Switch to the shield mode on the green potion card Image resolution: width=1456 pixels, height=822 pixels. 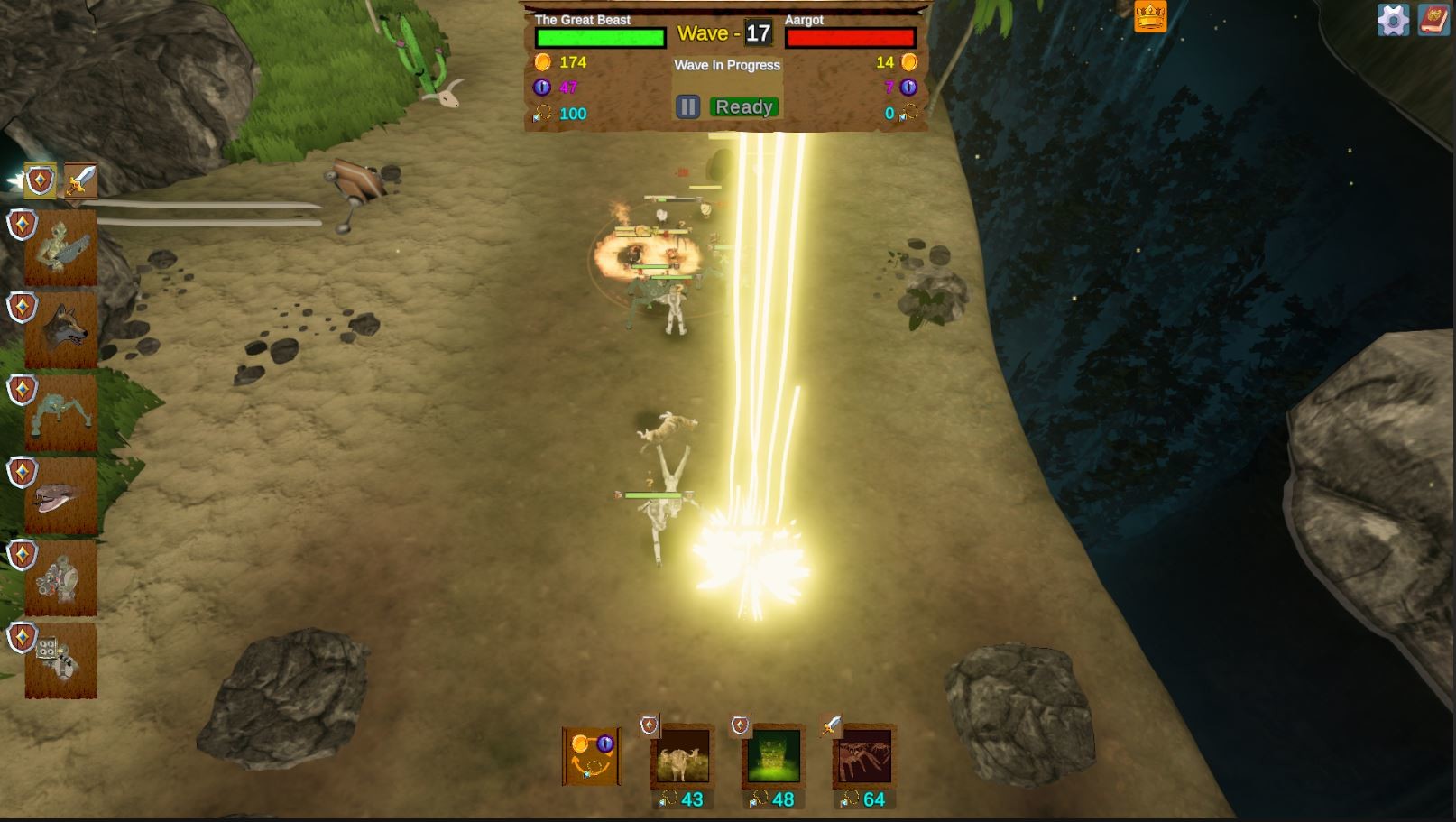coord(740,726)
